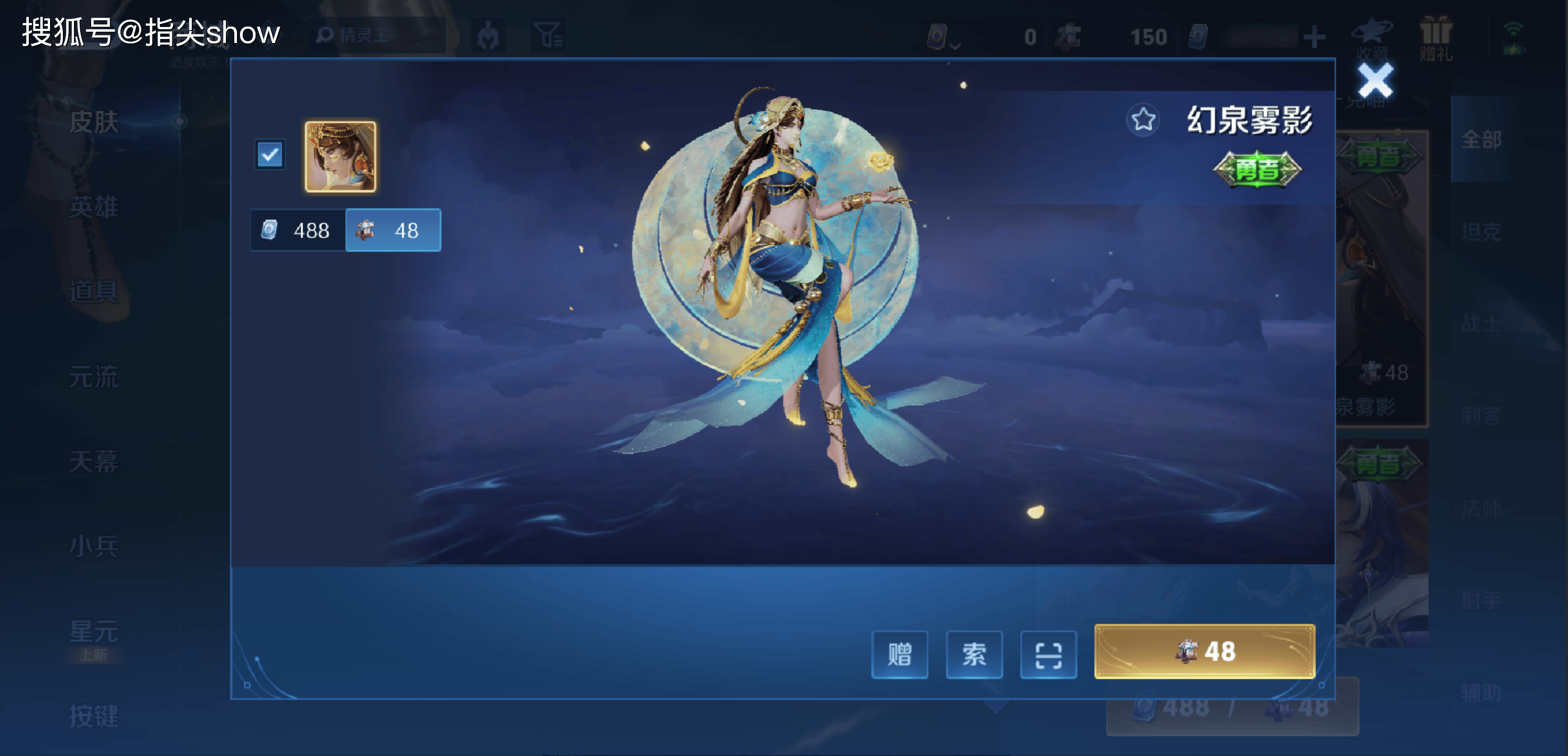Open the 道具 category

94,291
